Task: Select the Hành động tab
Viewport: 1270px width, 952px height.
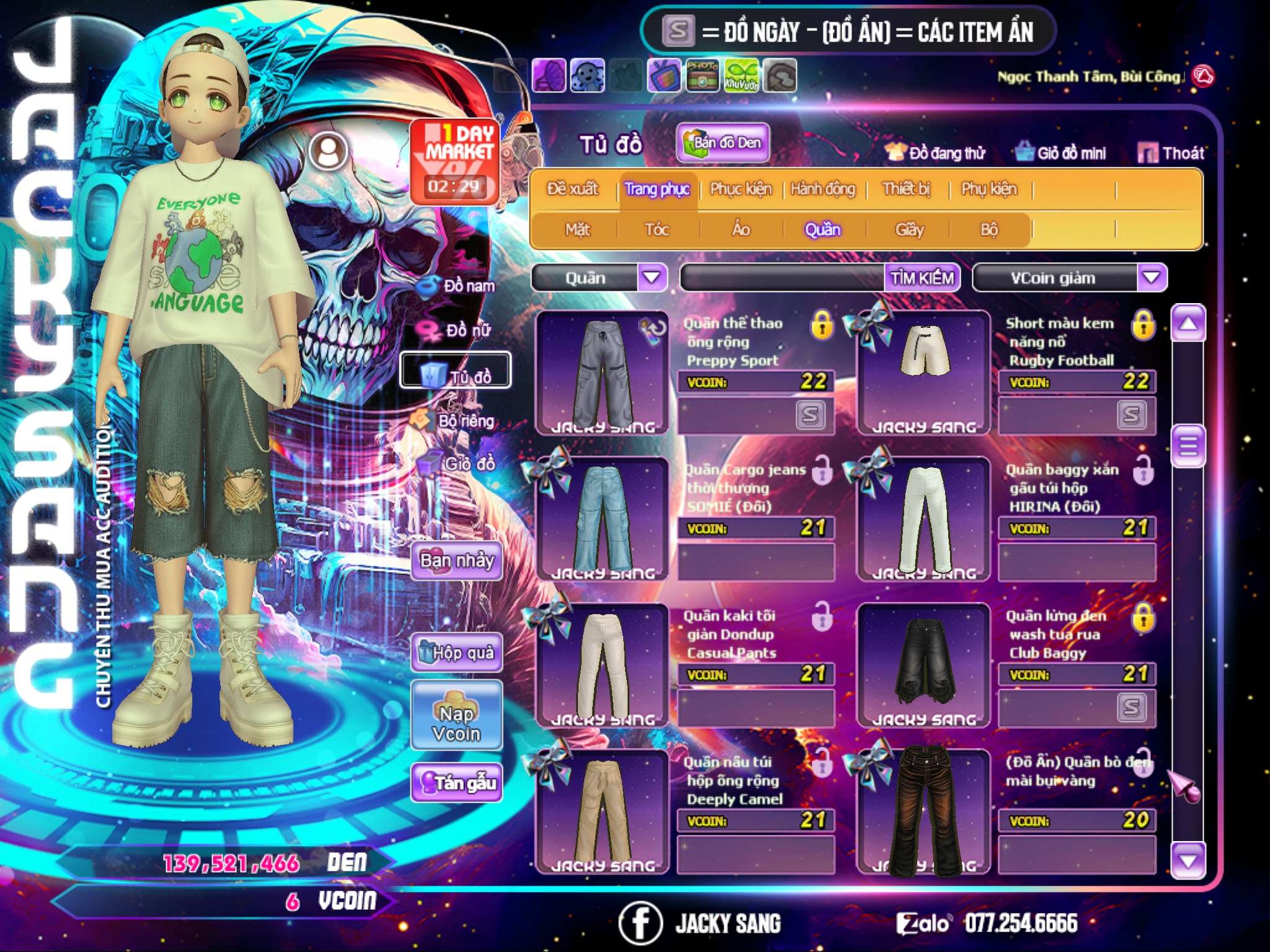Action: tap(822, 189)
